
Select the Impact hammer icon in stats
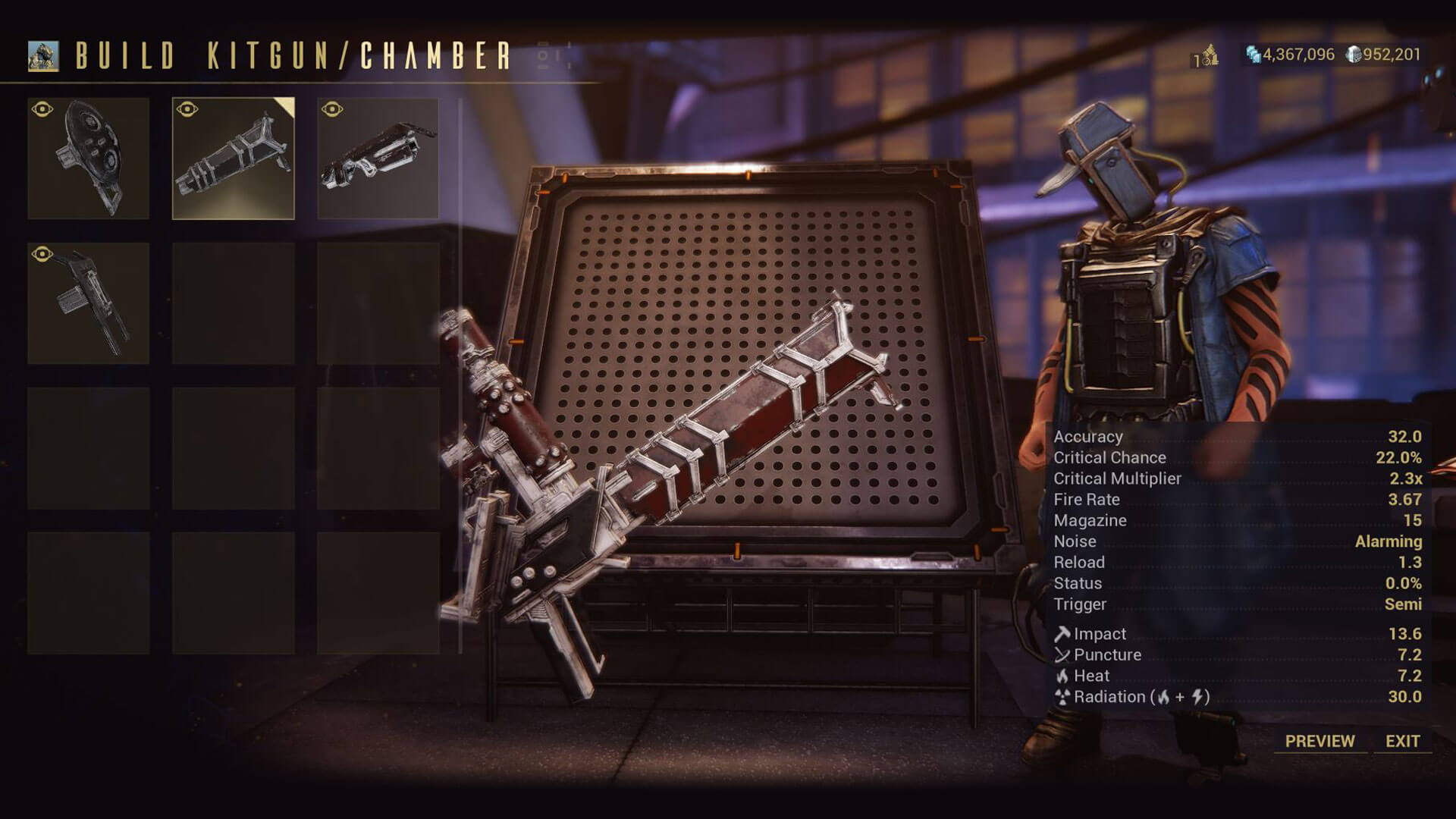[1062, 632]
